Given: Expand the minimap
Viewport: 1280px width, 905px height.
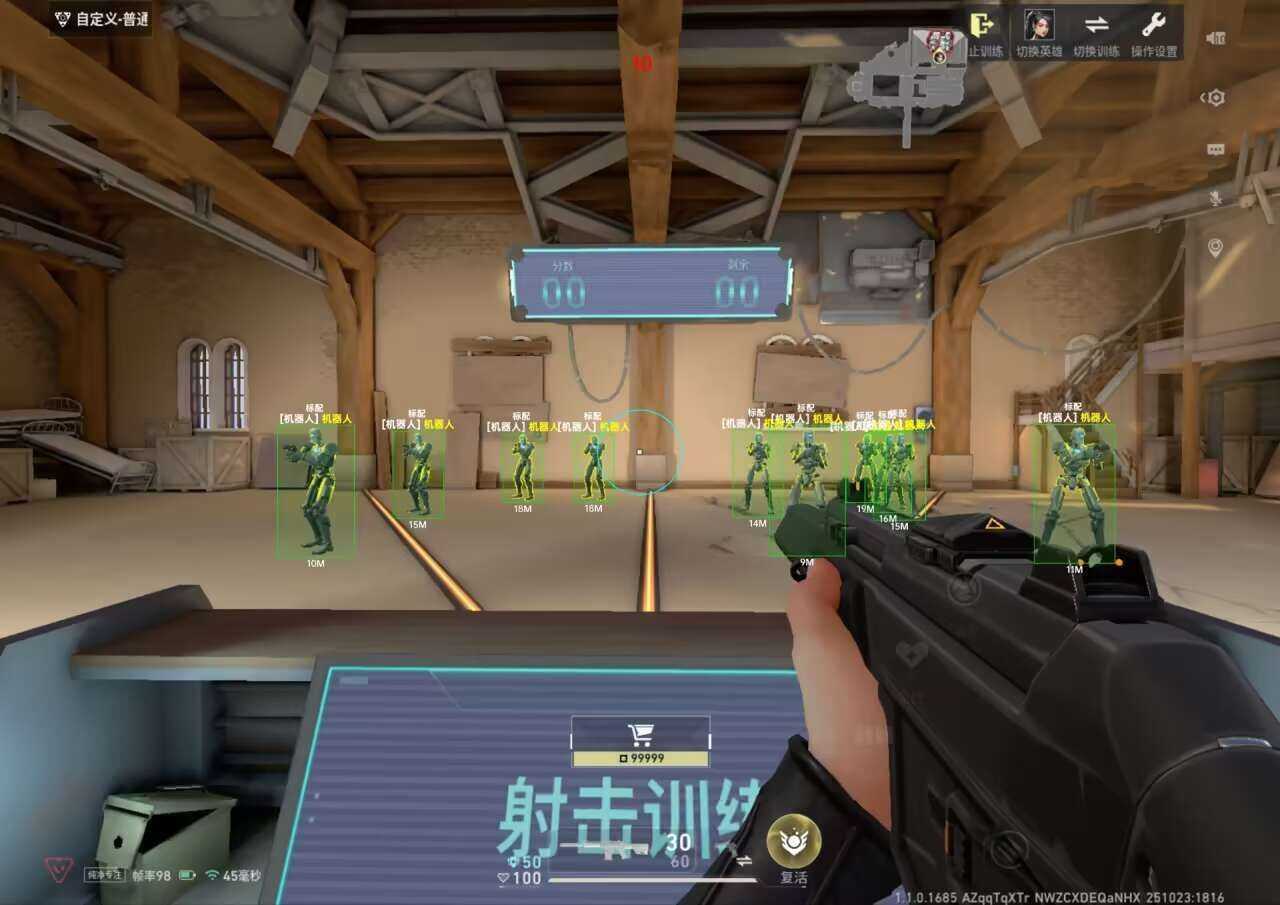Looking at the screenshot, I should (904, 78).
